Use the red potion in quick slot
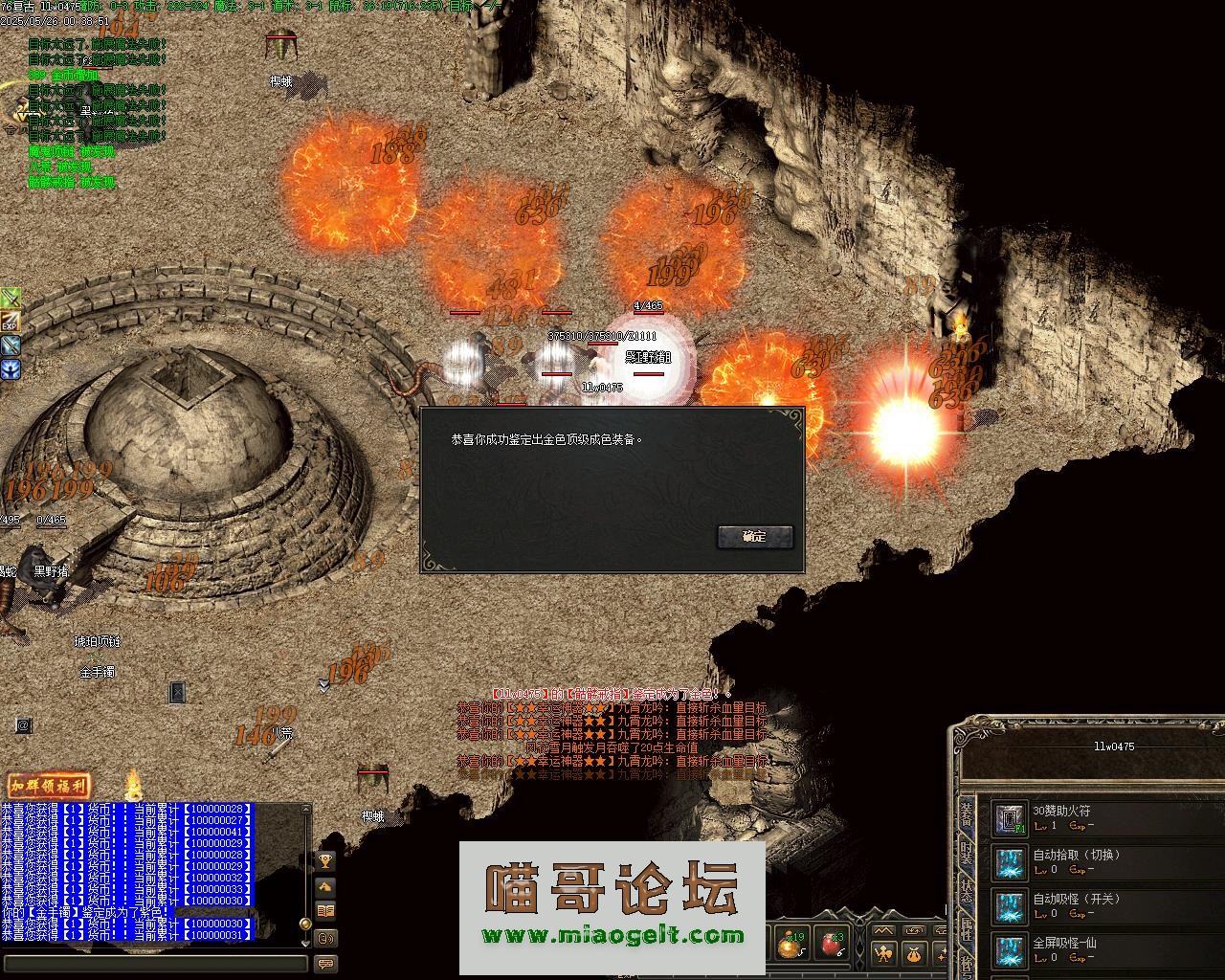The width and height of the screenshot is (1225, 980). [833, 946]
